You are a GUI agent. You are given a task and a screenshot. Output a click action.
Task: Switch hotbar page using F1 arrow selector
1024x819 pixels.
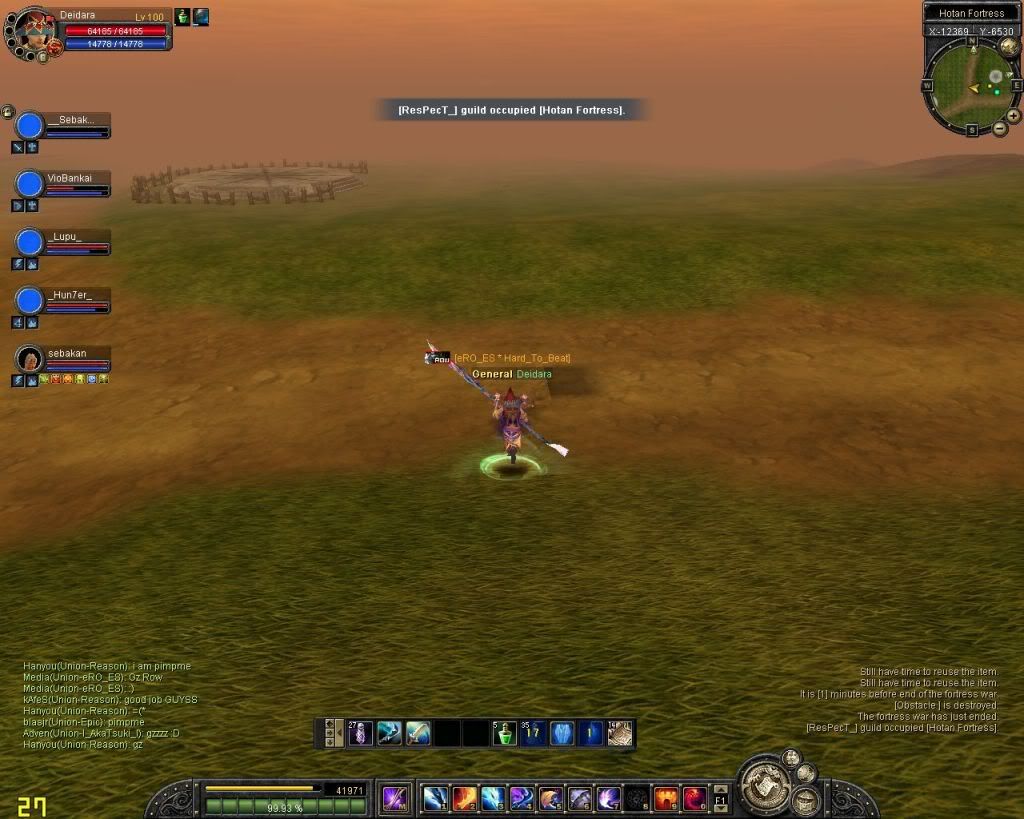[x=720, y=799]
